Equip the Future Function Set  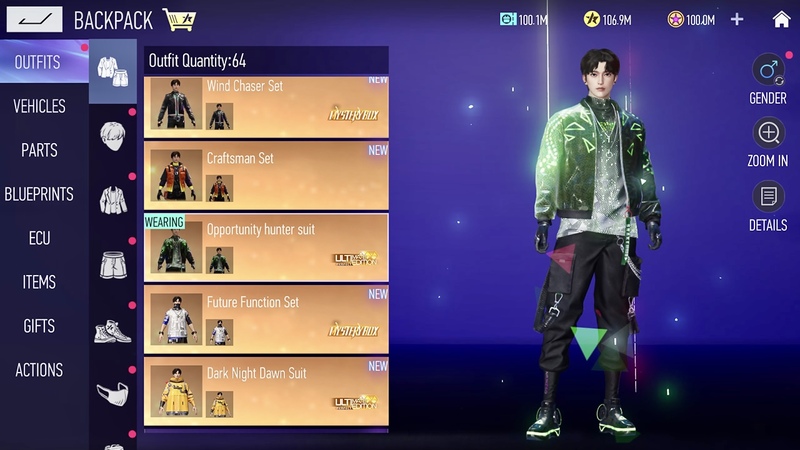coord(266,318)
